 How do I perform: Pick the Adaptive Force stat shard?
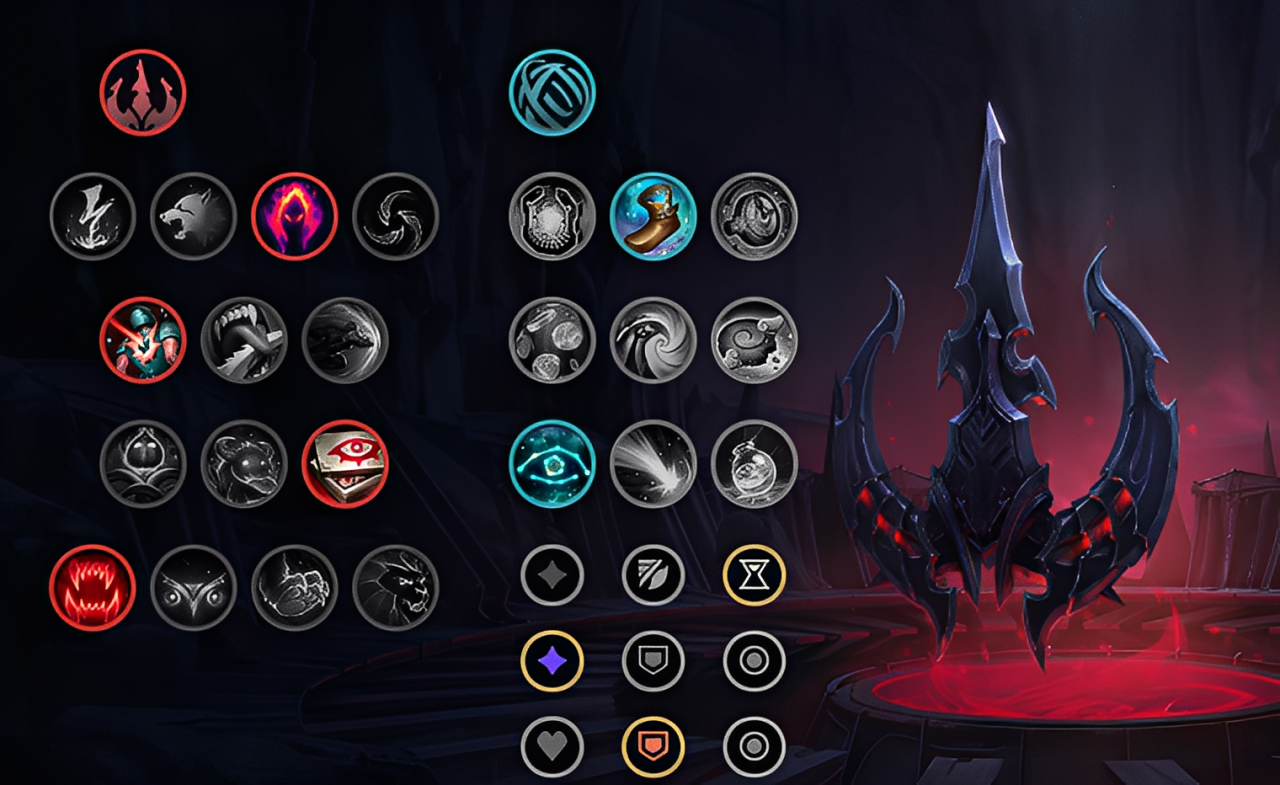(551, 660)
